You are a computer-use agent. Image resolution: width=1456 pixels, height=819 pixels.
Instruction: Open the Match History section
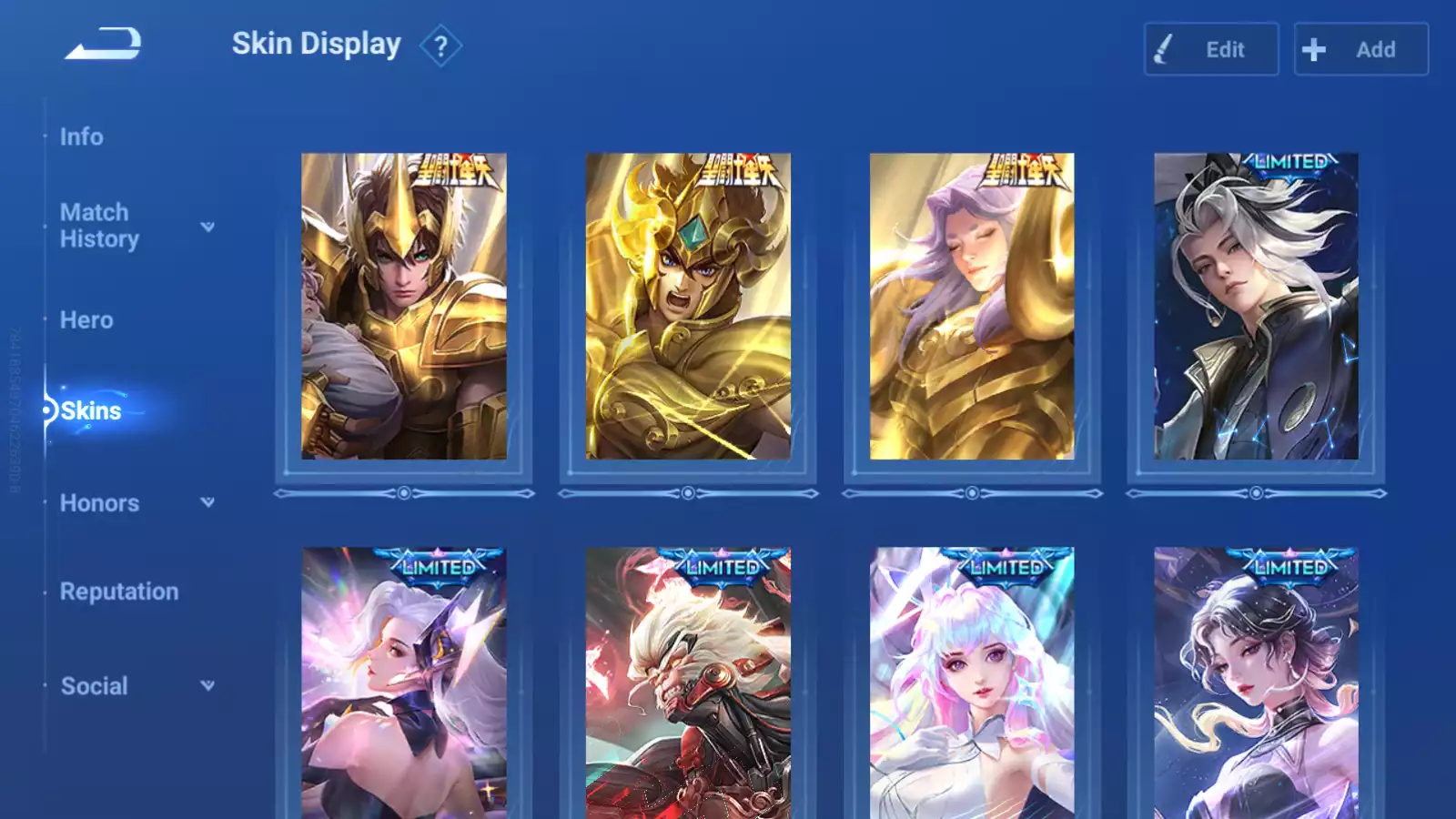coord(99,226)
